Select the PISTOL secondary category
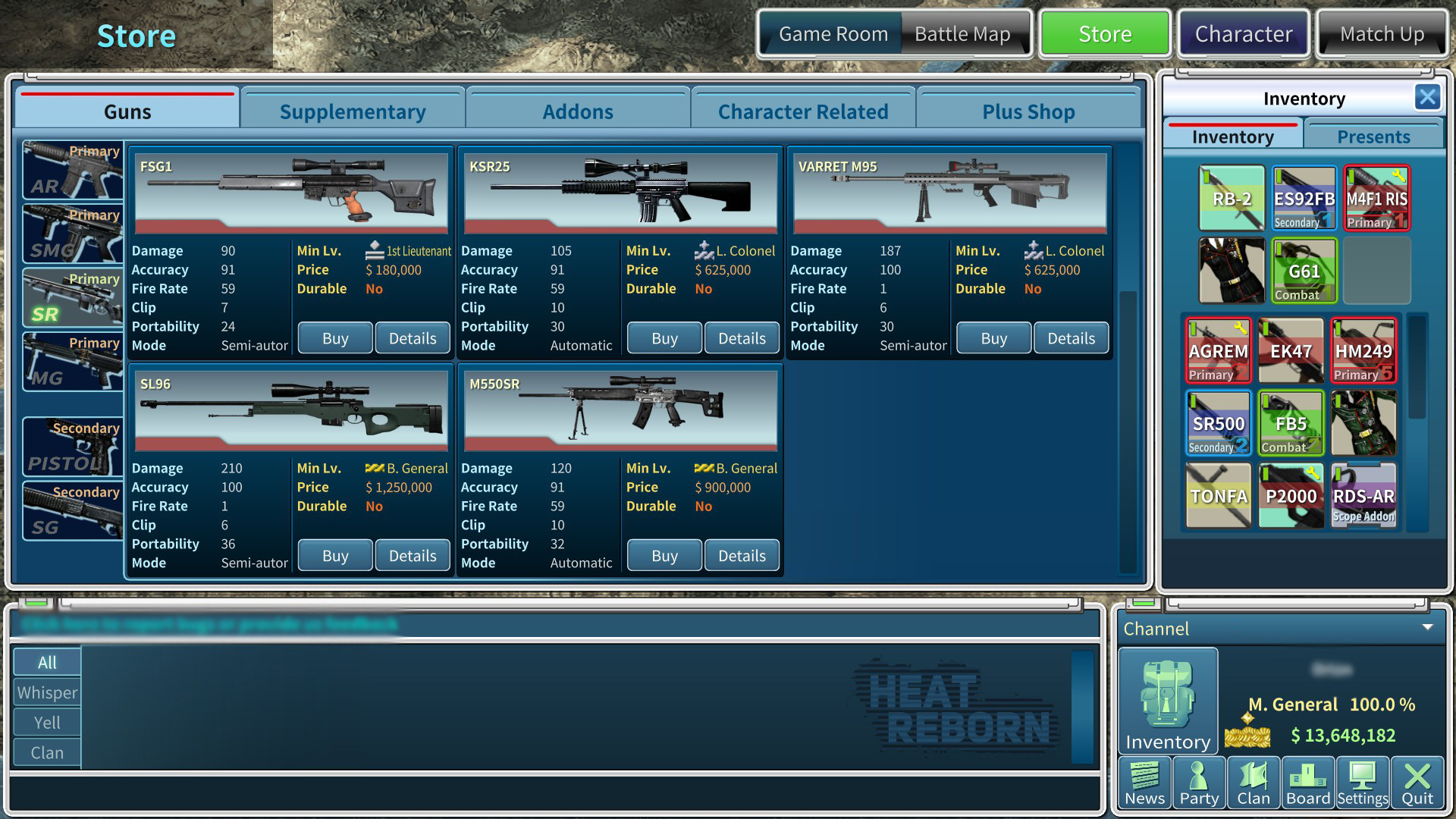The height and width of the screenshot is (819, 1456). point(72,447)
